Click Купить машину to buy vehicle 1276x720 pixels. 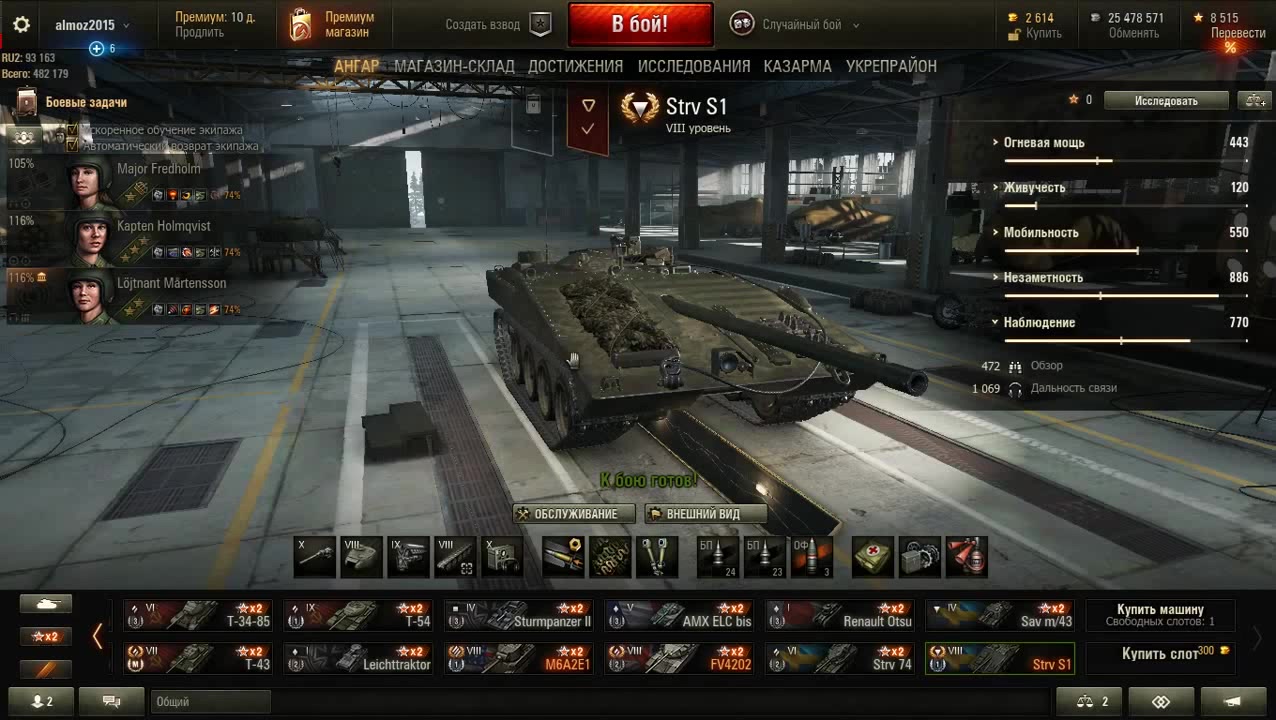[1160, 615]
